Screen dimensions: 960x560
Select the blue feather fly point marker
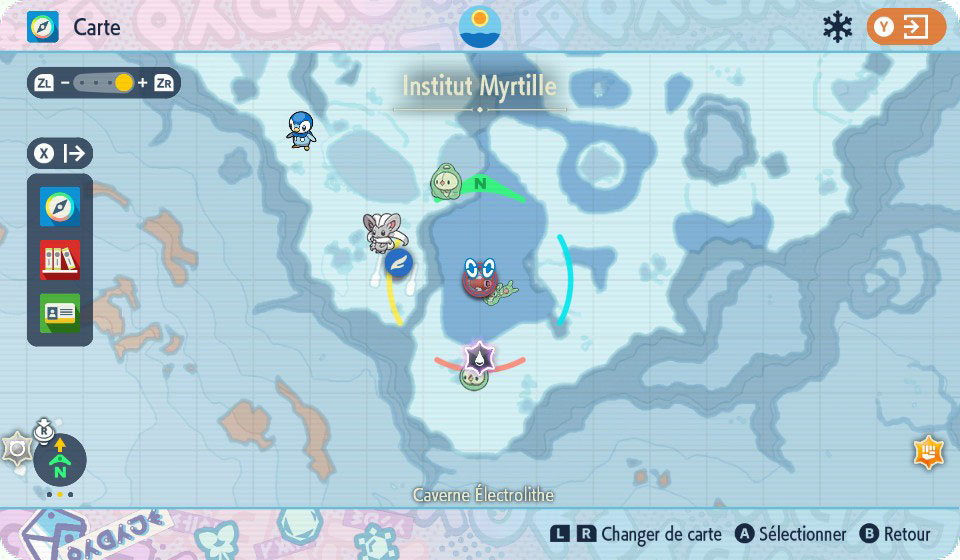(x=400, y=263)
